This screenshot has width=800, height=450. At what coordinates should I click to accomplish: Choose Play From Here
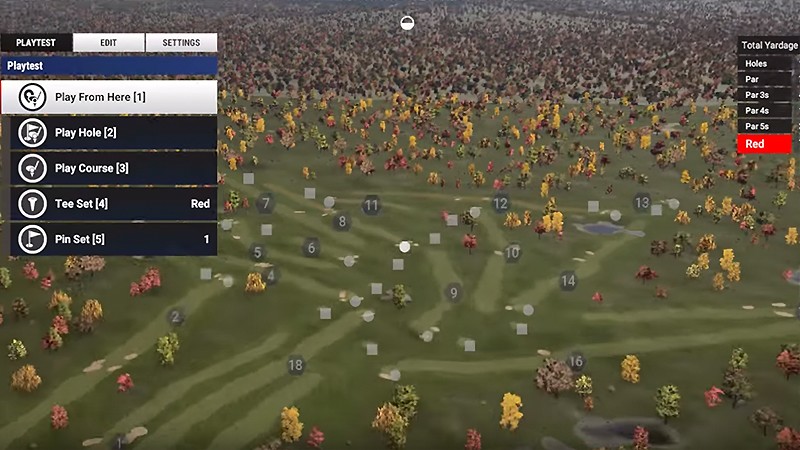(114, 97)
